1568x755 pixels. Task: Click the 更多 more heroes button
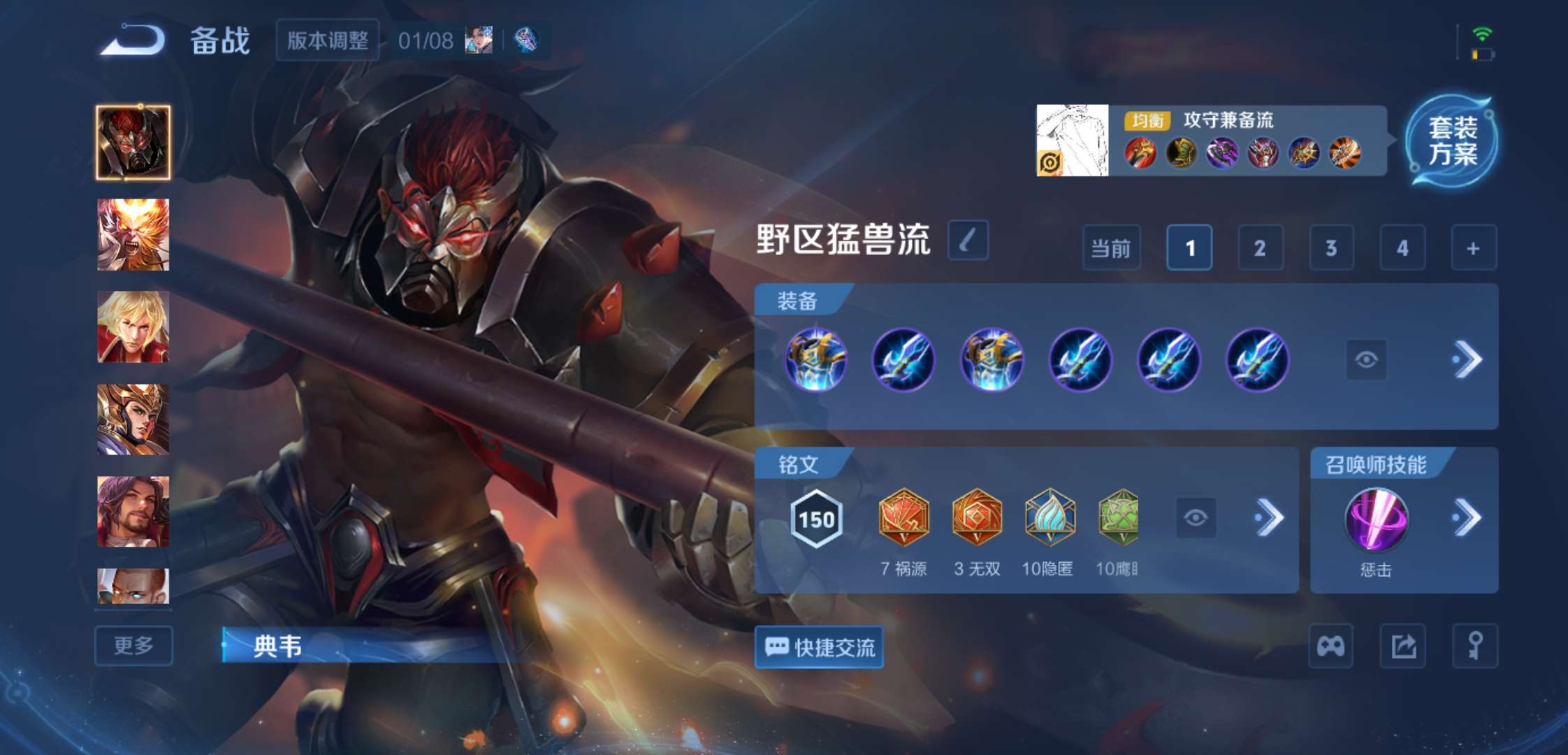[x=133, y=646]
